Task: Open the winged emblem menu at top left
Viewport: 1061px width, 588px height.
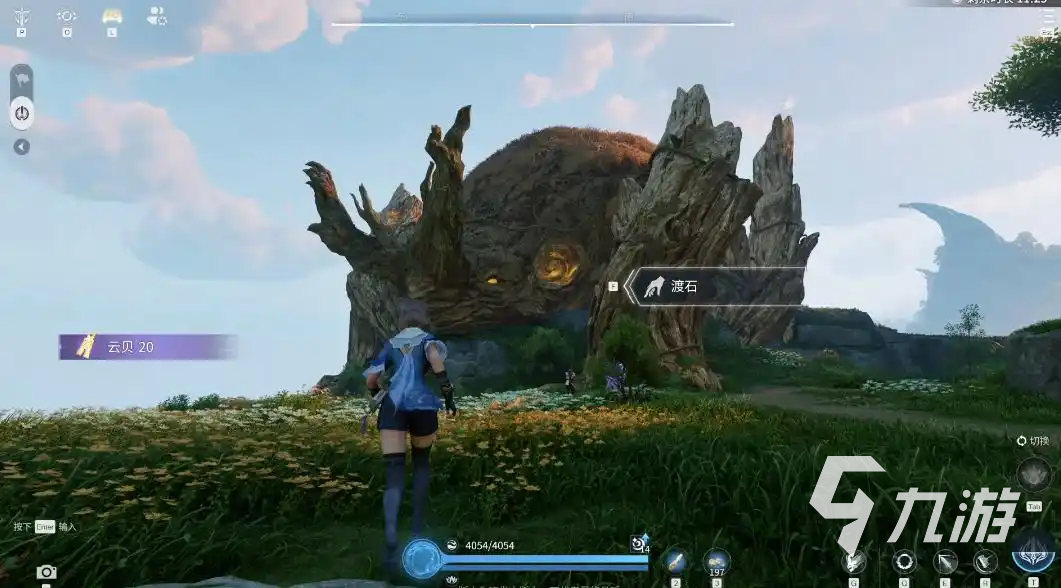Action: (22, 16)
